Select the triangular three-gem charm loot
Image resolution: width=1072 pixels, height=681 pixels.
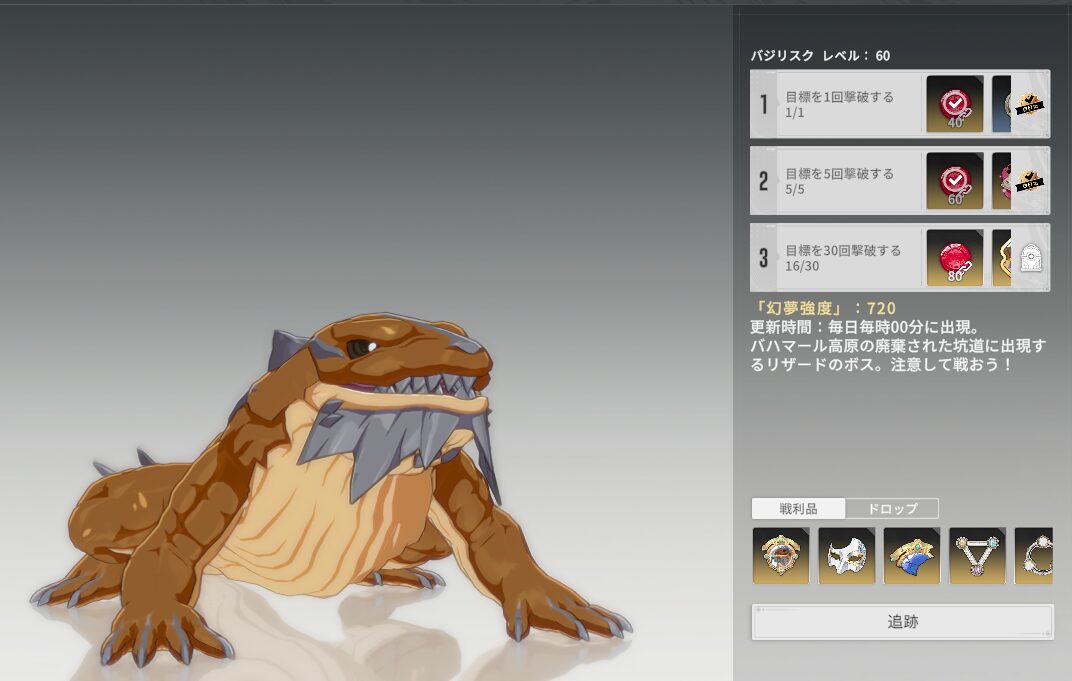pos(977,556)
